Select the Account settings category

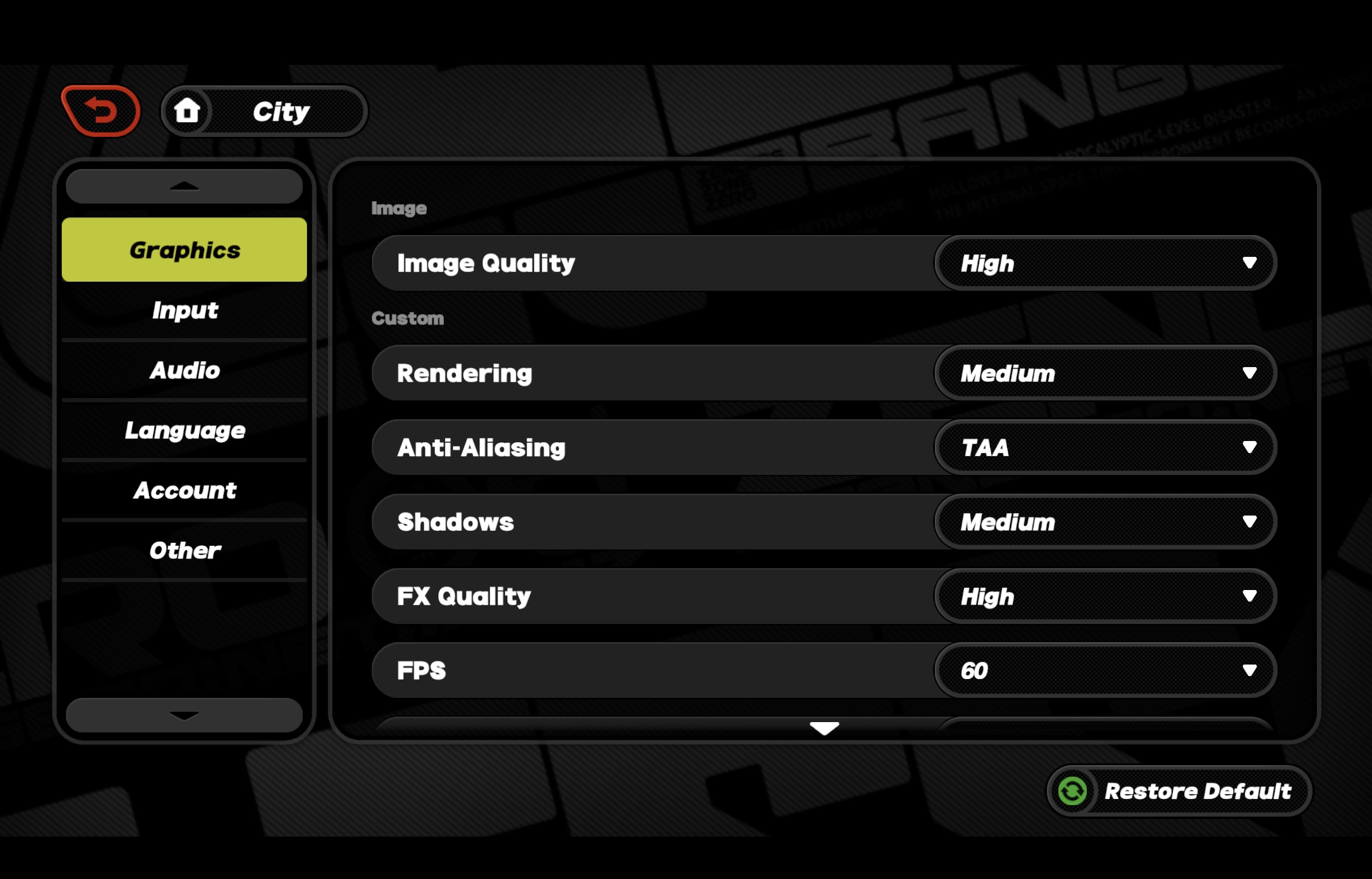pos(184,490)
